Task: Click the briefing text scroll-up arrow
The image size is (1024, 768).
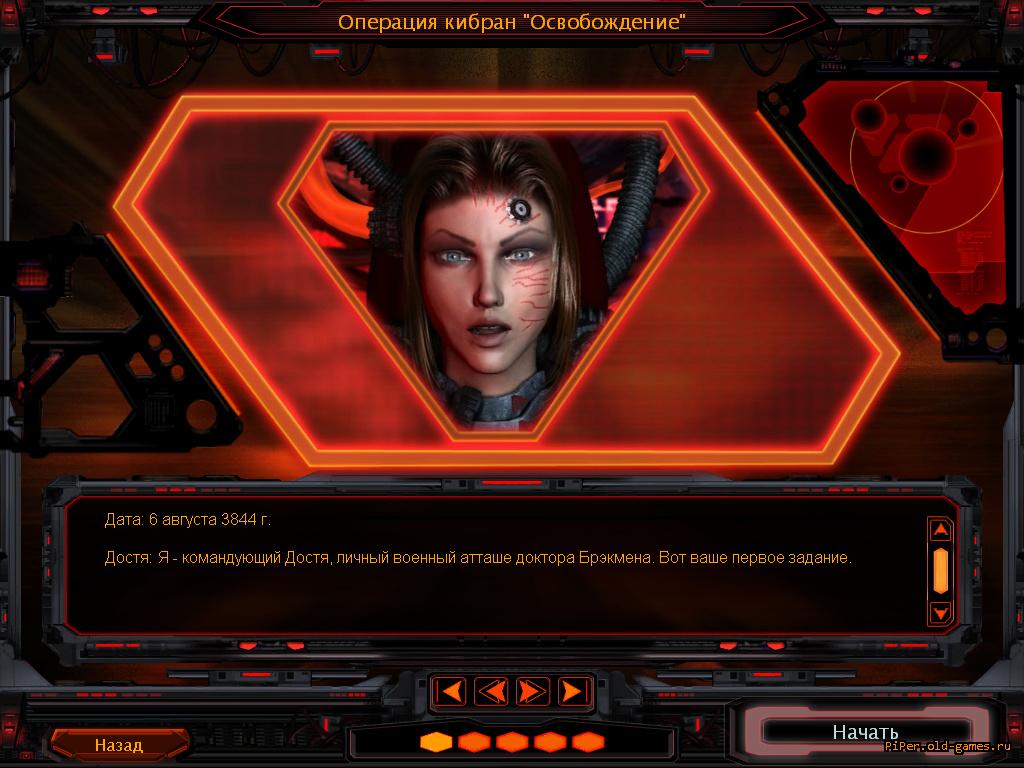Action: (940, 530)
